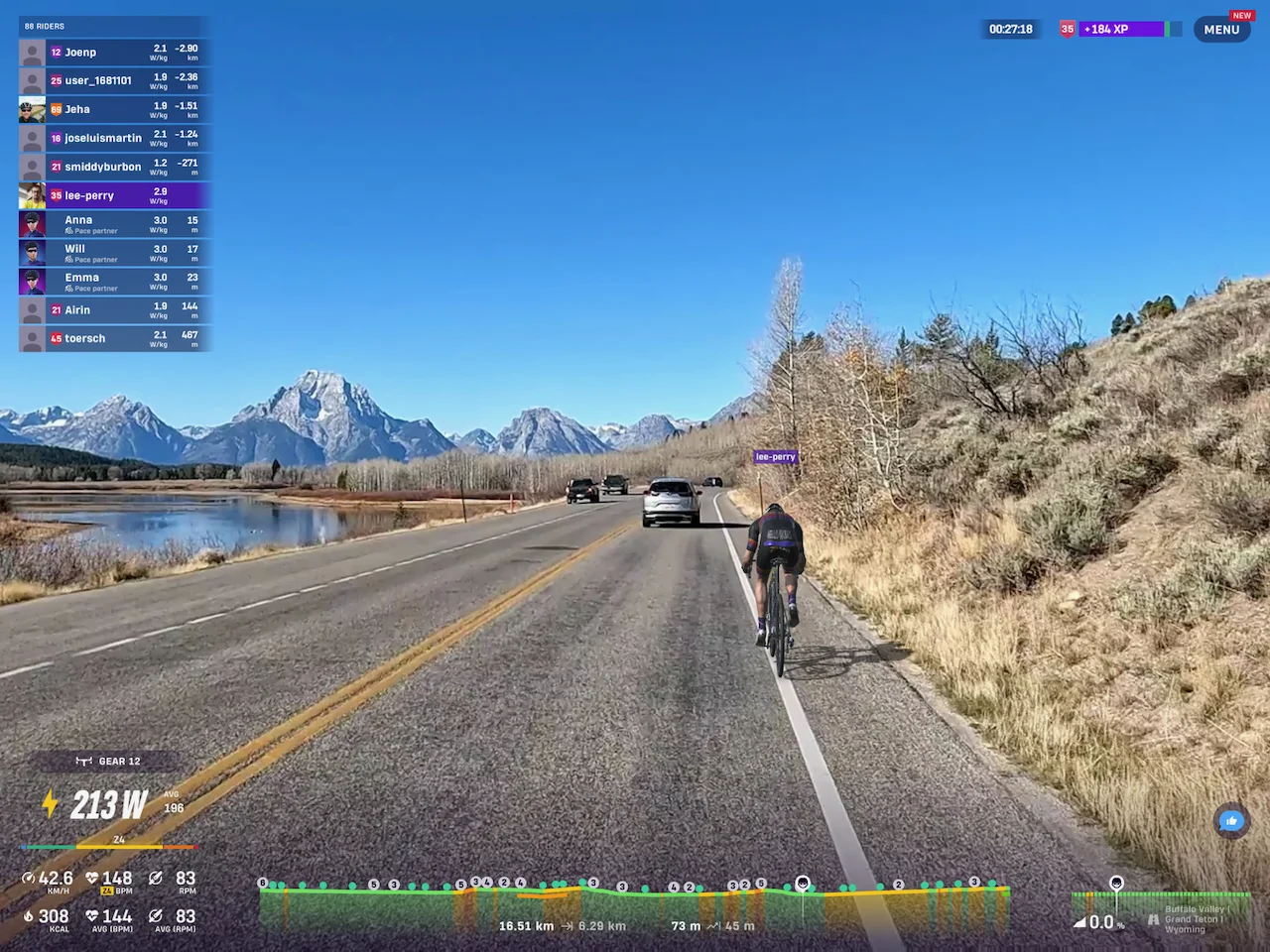Select pace partner Will

click(x=114, y=253)
